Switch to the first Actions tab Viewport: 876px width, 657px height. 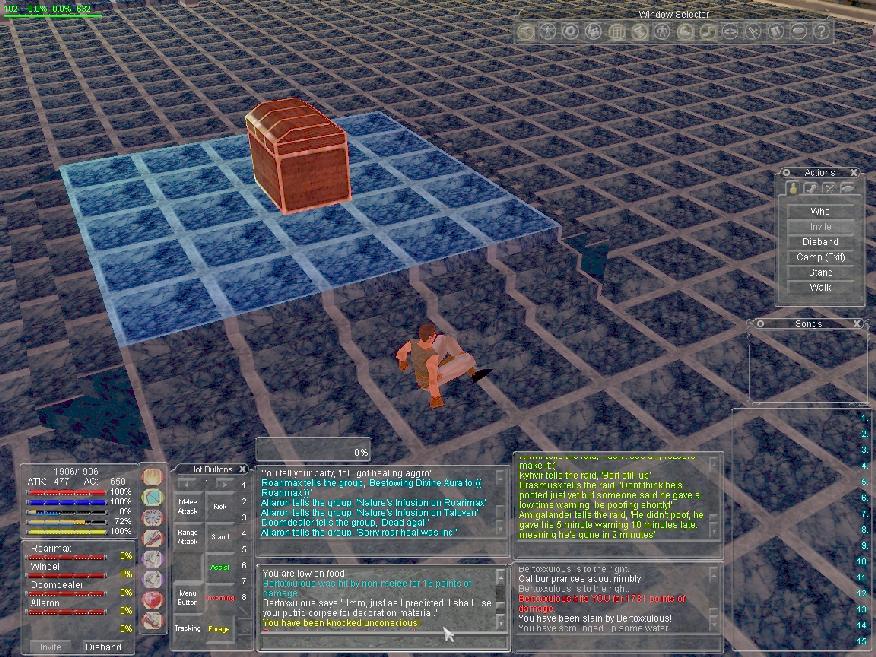pyautogui.click(x=792, y=188)
